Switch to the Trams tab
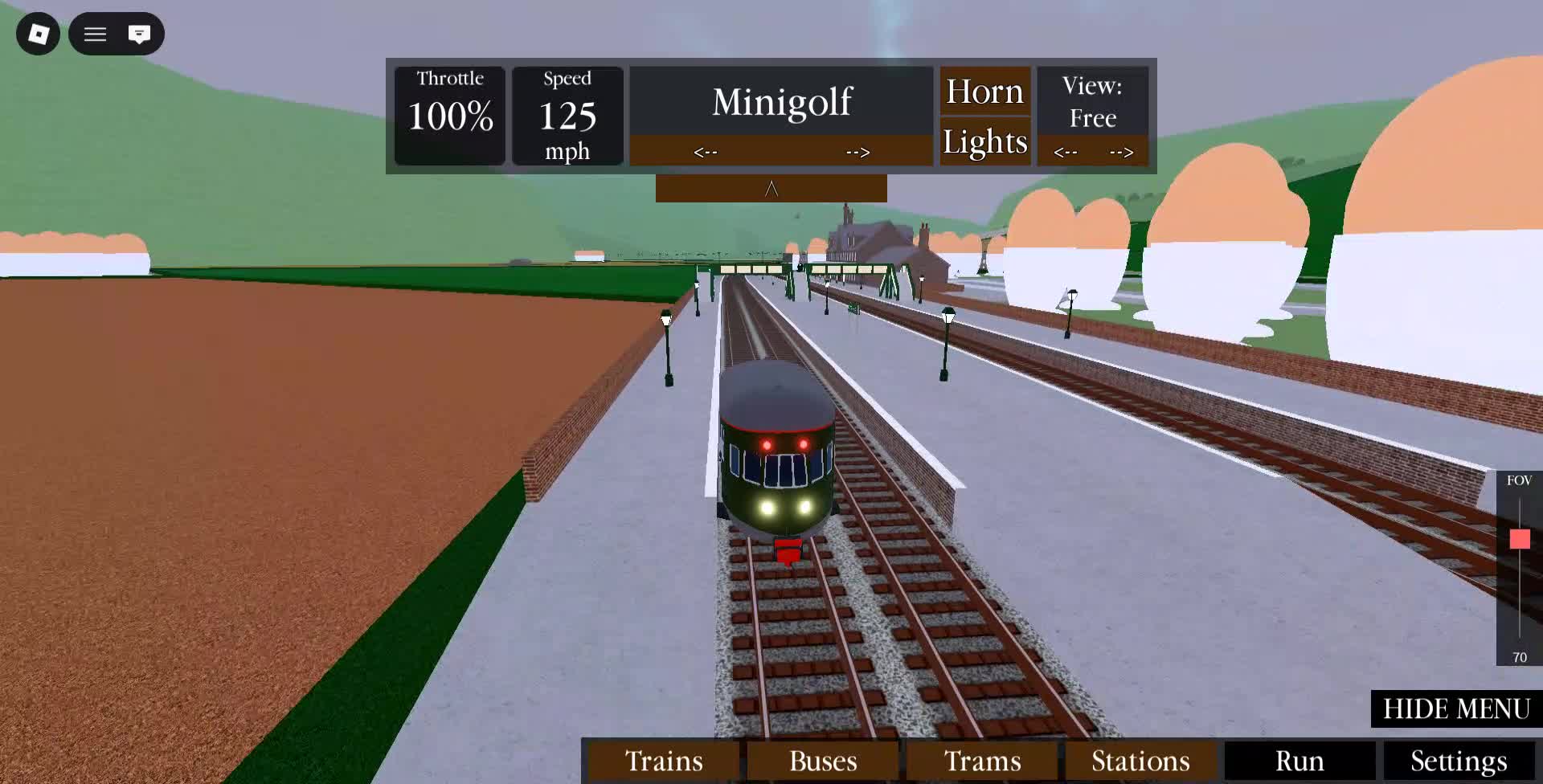The image size is (1543, 784). (x=983, y=760)
